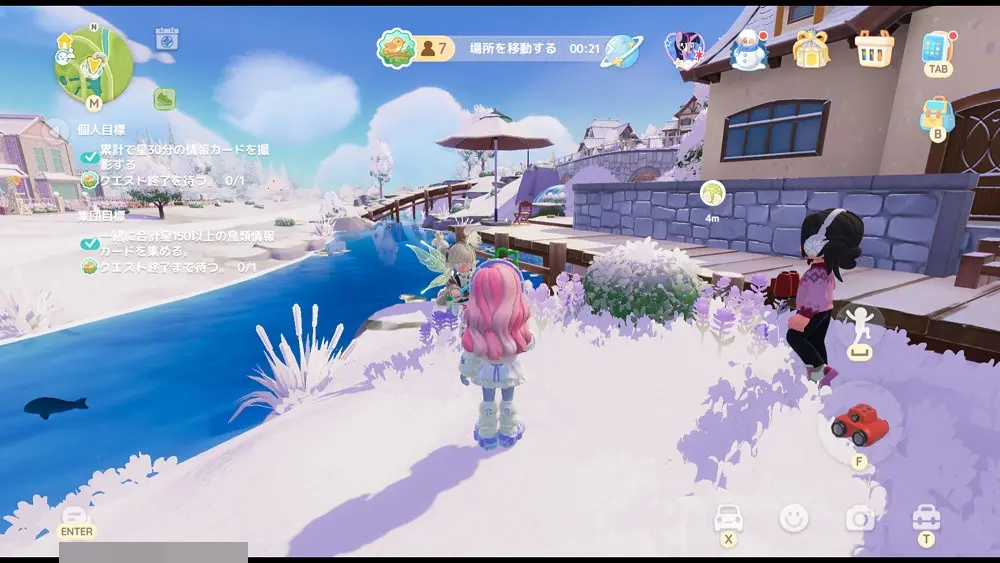Toggle the green sneaker icon
The height and width of the screenshot is (563, 1000).
coord(164,99)
